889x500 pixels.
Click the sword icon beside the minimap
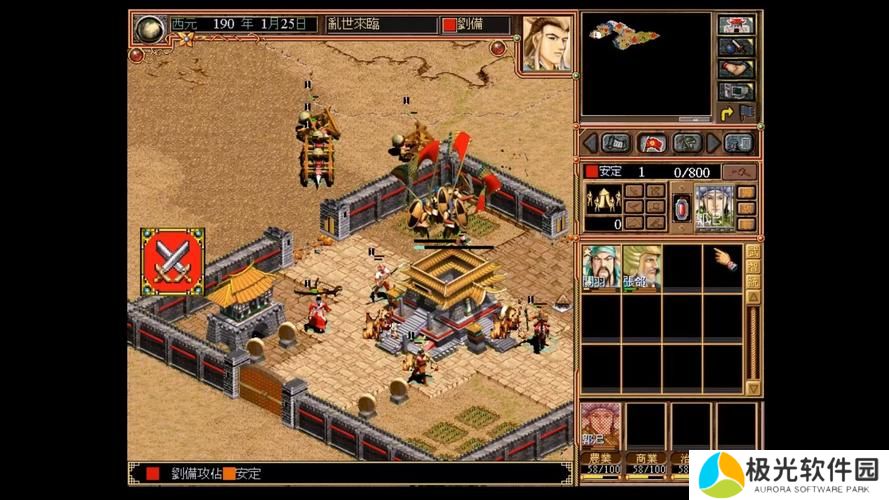coord(736,47)
